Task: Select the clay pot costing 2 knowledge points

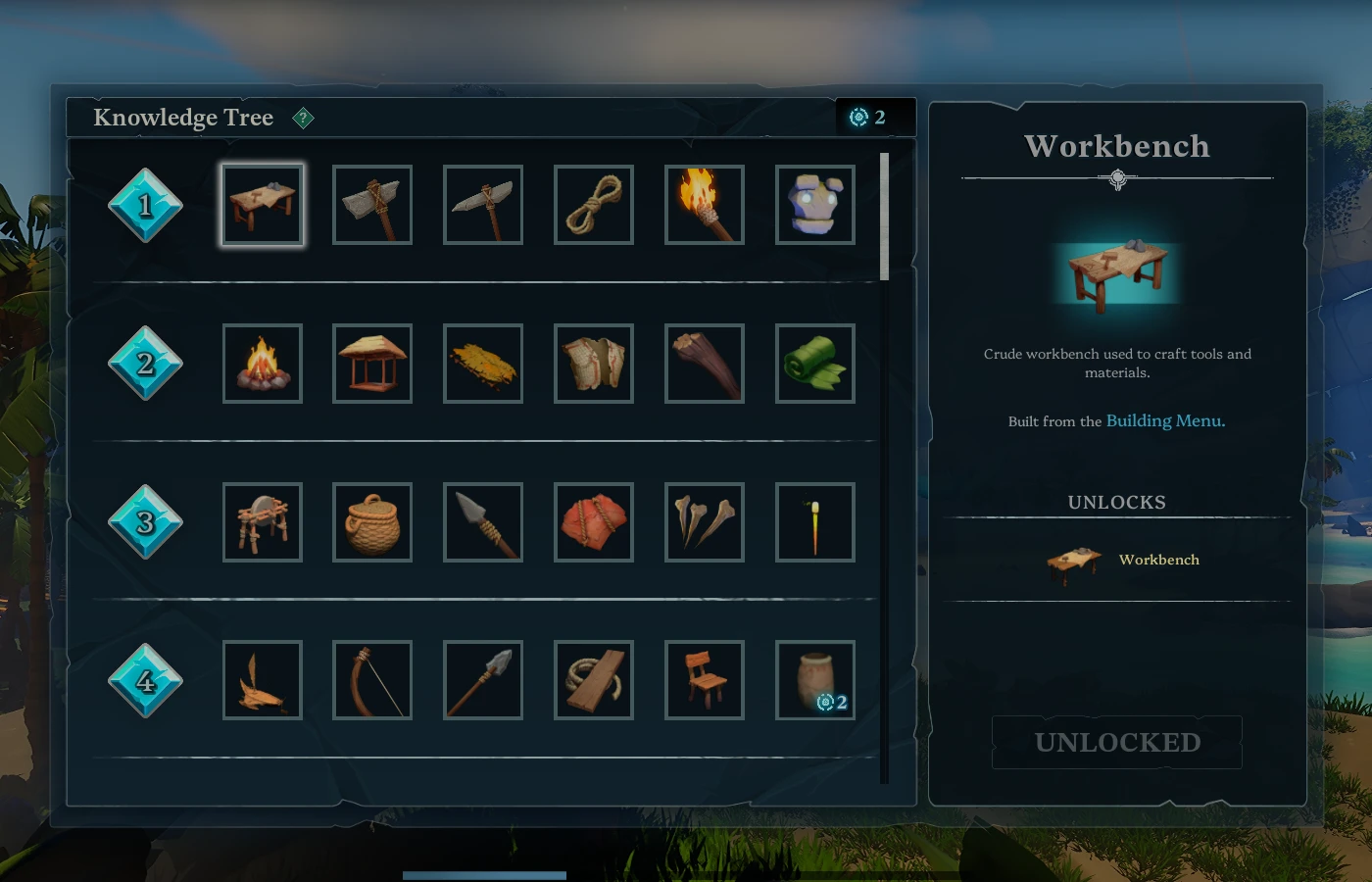Action: tap(814, 679)
